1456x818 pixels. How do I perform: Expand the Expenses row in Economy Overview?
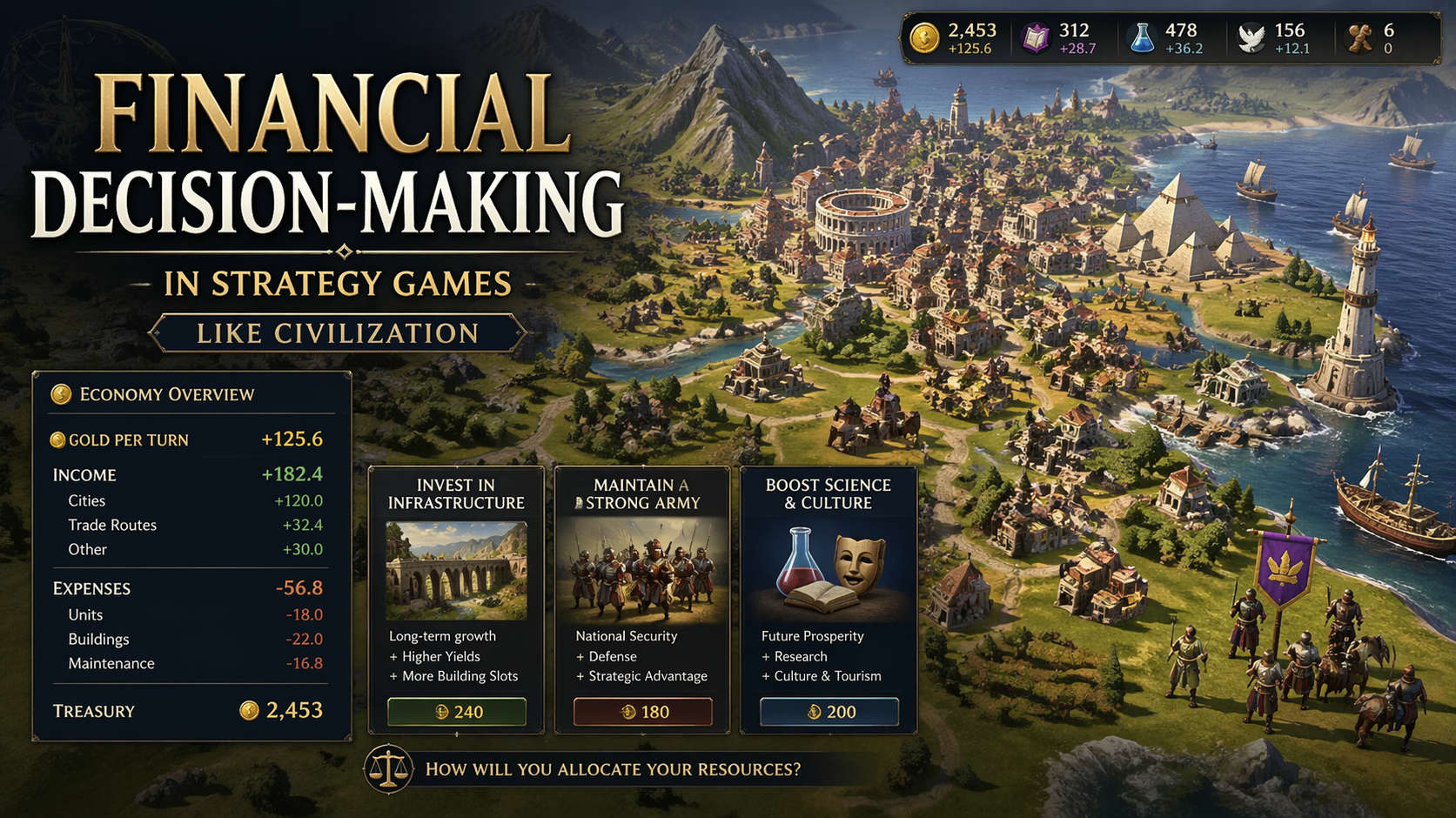click(187, 588)
